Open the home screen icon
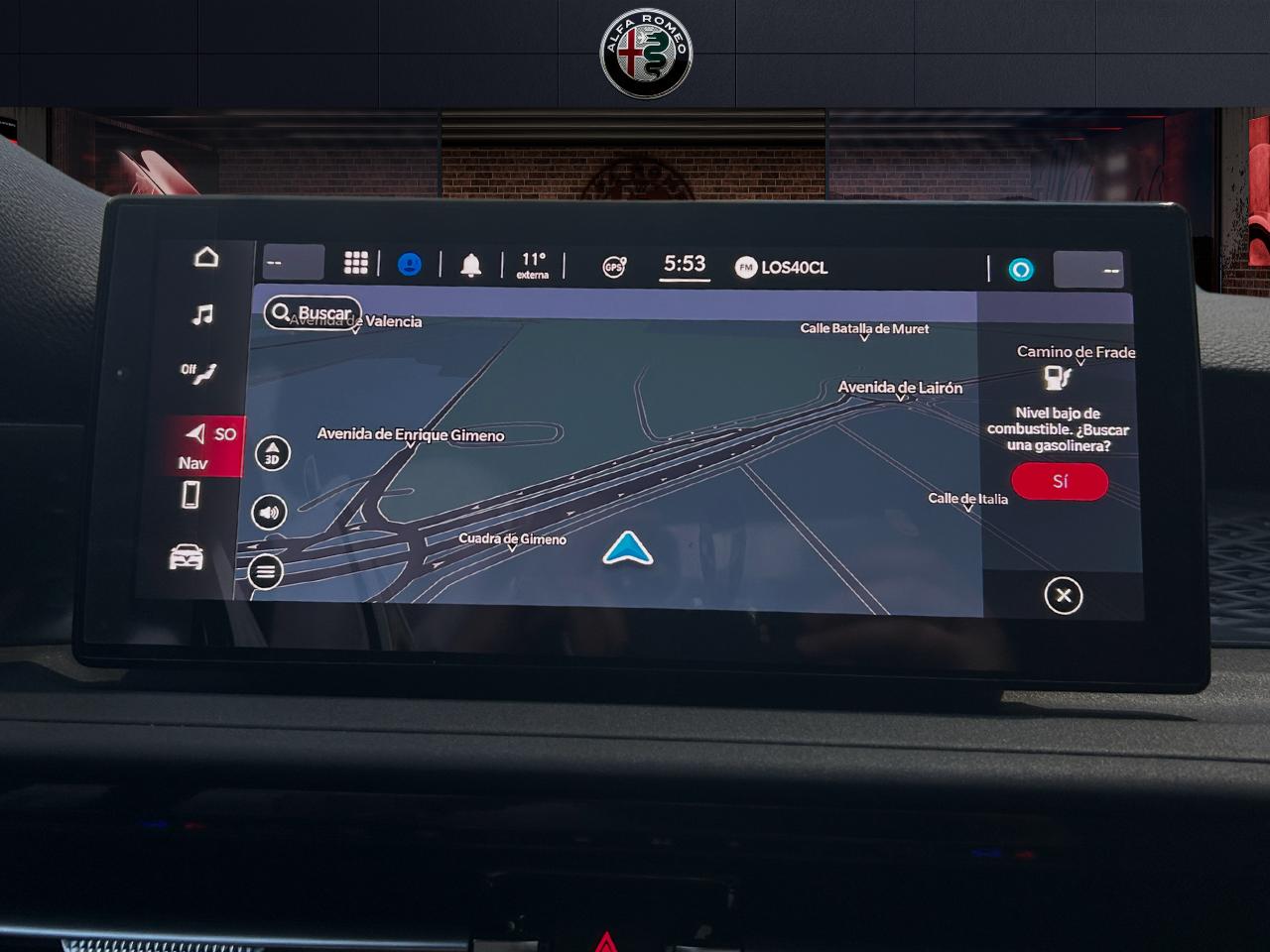The height and width of the screenshot is (952, 1270). tap(206, 257)
